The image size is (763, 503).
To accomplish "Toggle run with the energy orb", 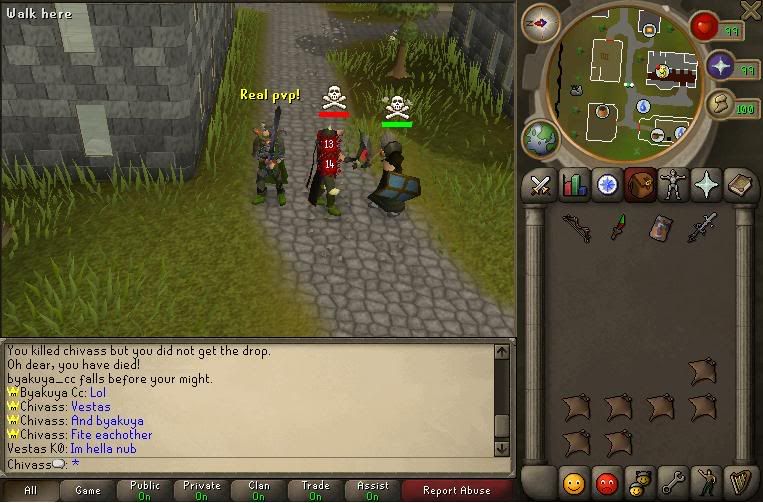I will click(x=720, y=104).
